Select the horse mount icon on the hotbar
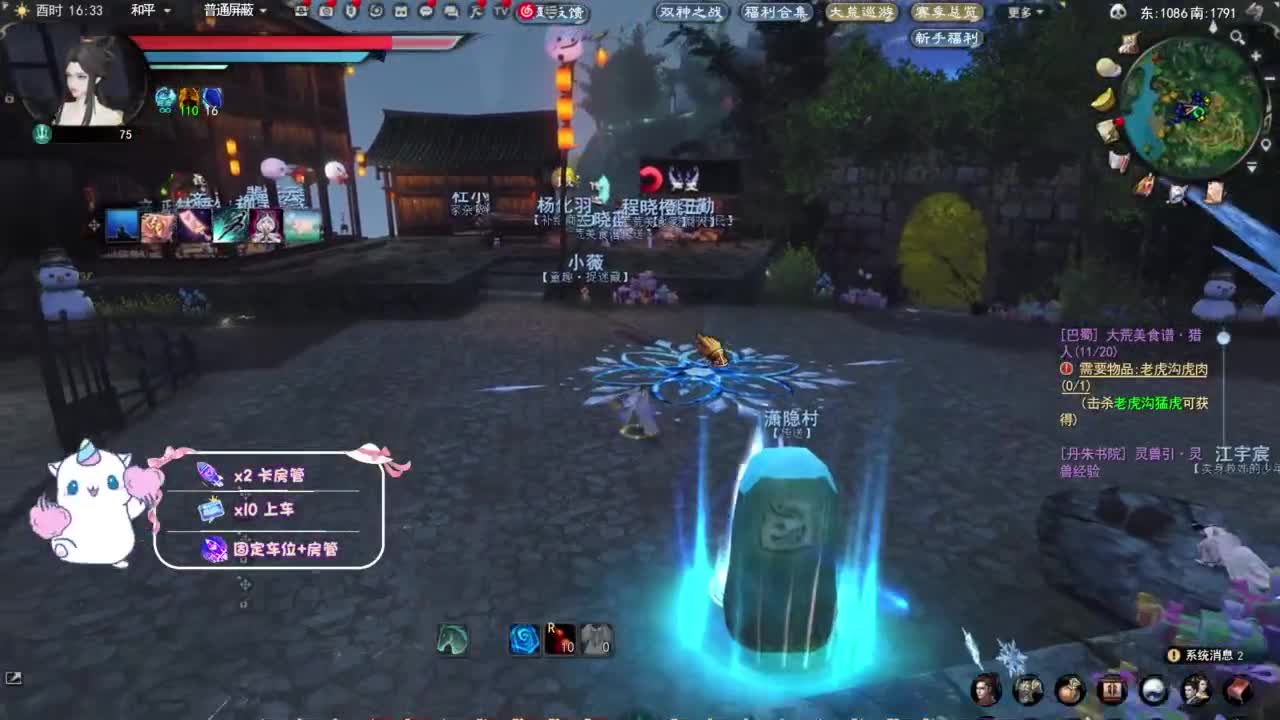The image size is (1280, 720). pyautogui.click(x=455, y=640)
